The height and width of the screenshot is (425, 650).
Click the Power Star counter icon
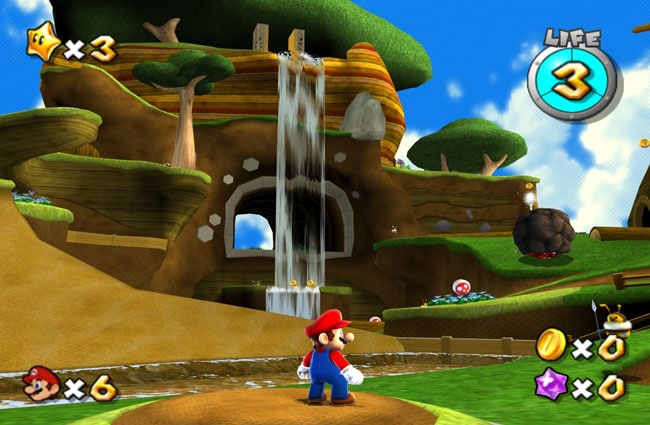tap(44, 46)
